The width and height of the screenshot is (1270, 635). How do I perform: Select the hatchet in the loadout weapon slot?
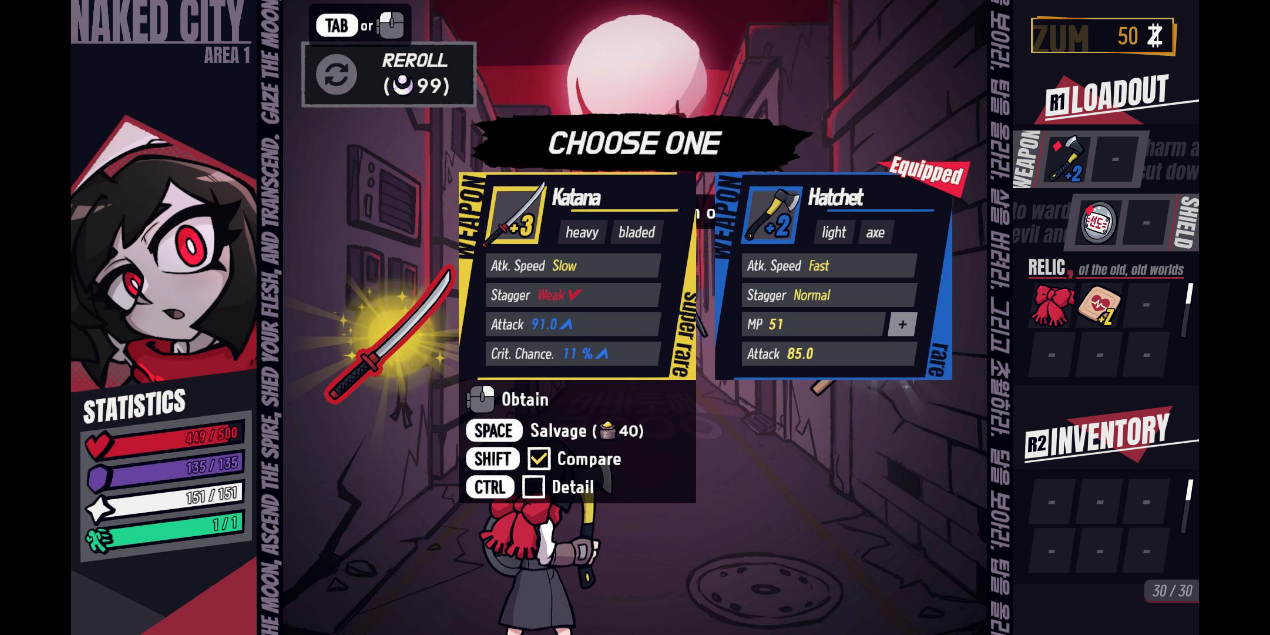tap(1066, 159)
